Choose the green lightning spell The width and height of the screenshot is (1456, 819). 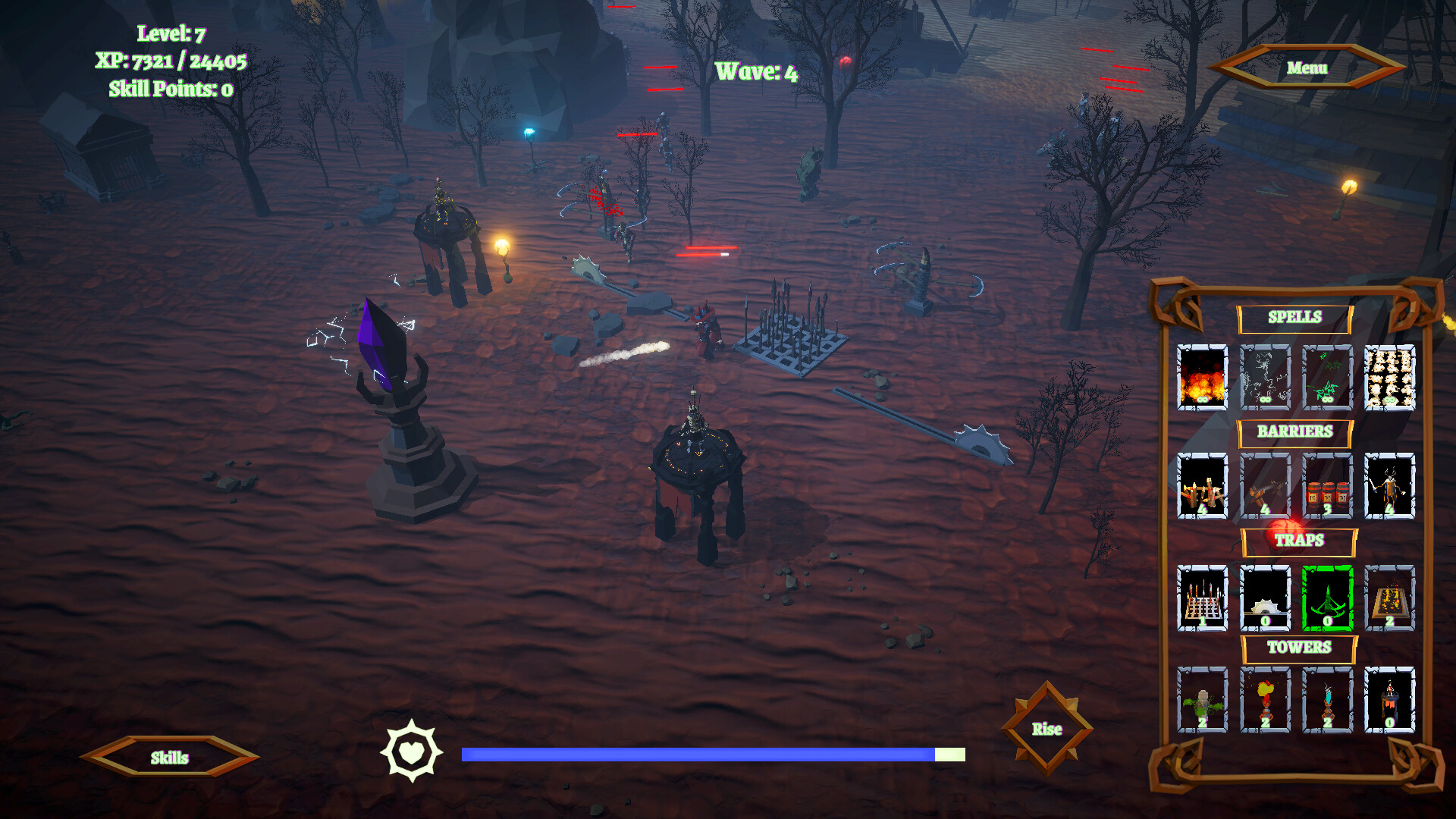[x=1327, y=378]
